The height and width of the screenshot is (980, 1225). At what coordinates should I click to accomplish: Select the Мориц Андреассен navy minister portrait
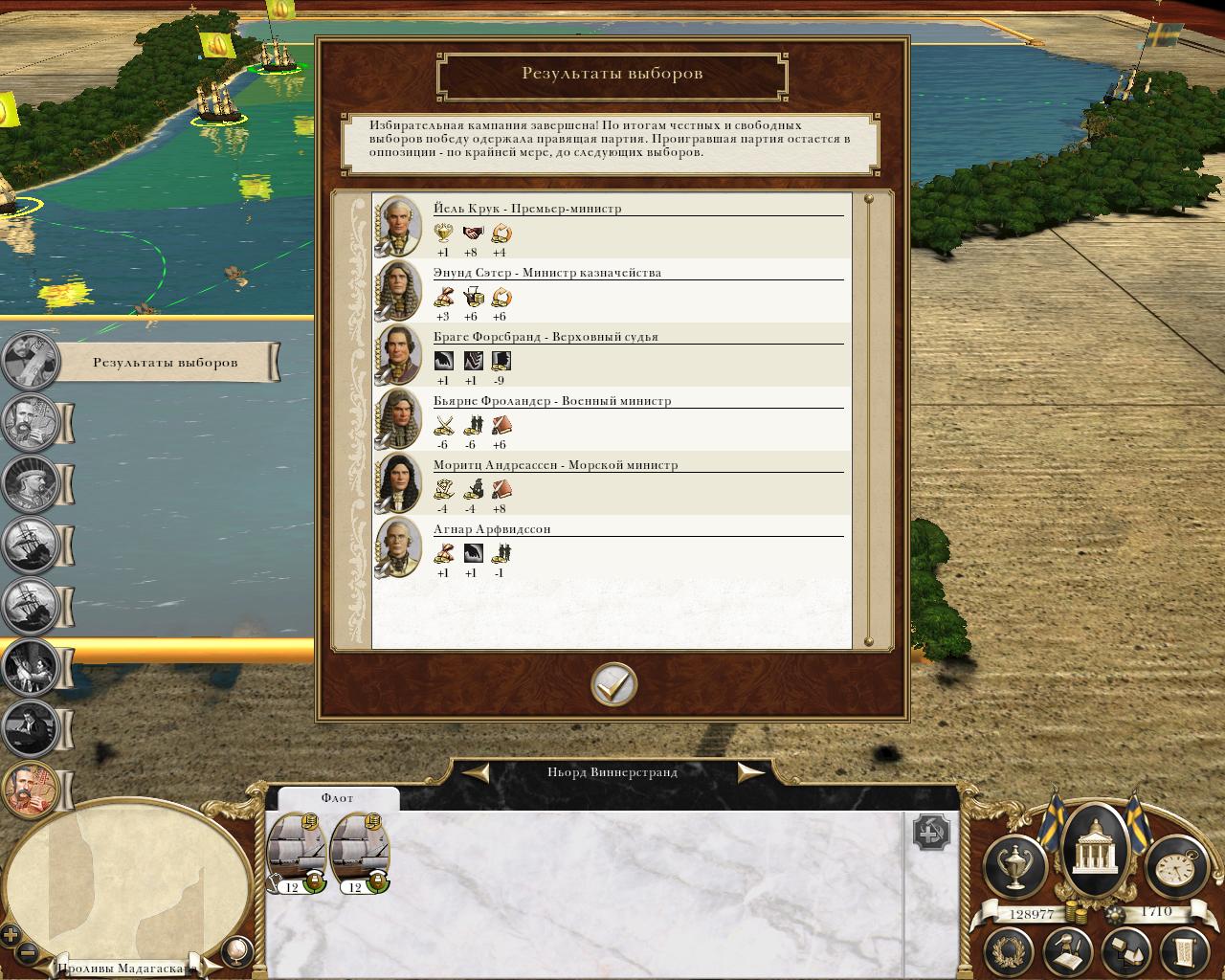click(x=398, y=483)
